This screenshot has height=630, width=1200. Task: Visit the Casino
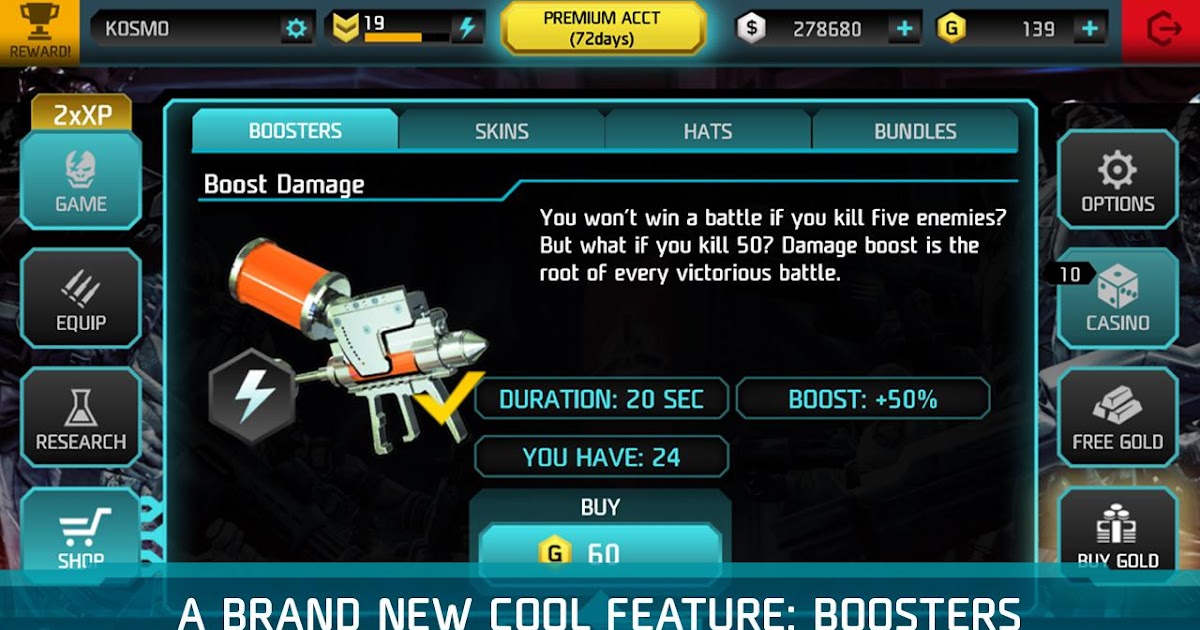[x=1117, y=299]
